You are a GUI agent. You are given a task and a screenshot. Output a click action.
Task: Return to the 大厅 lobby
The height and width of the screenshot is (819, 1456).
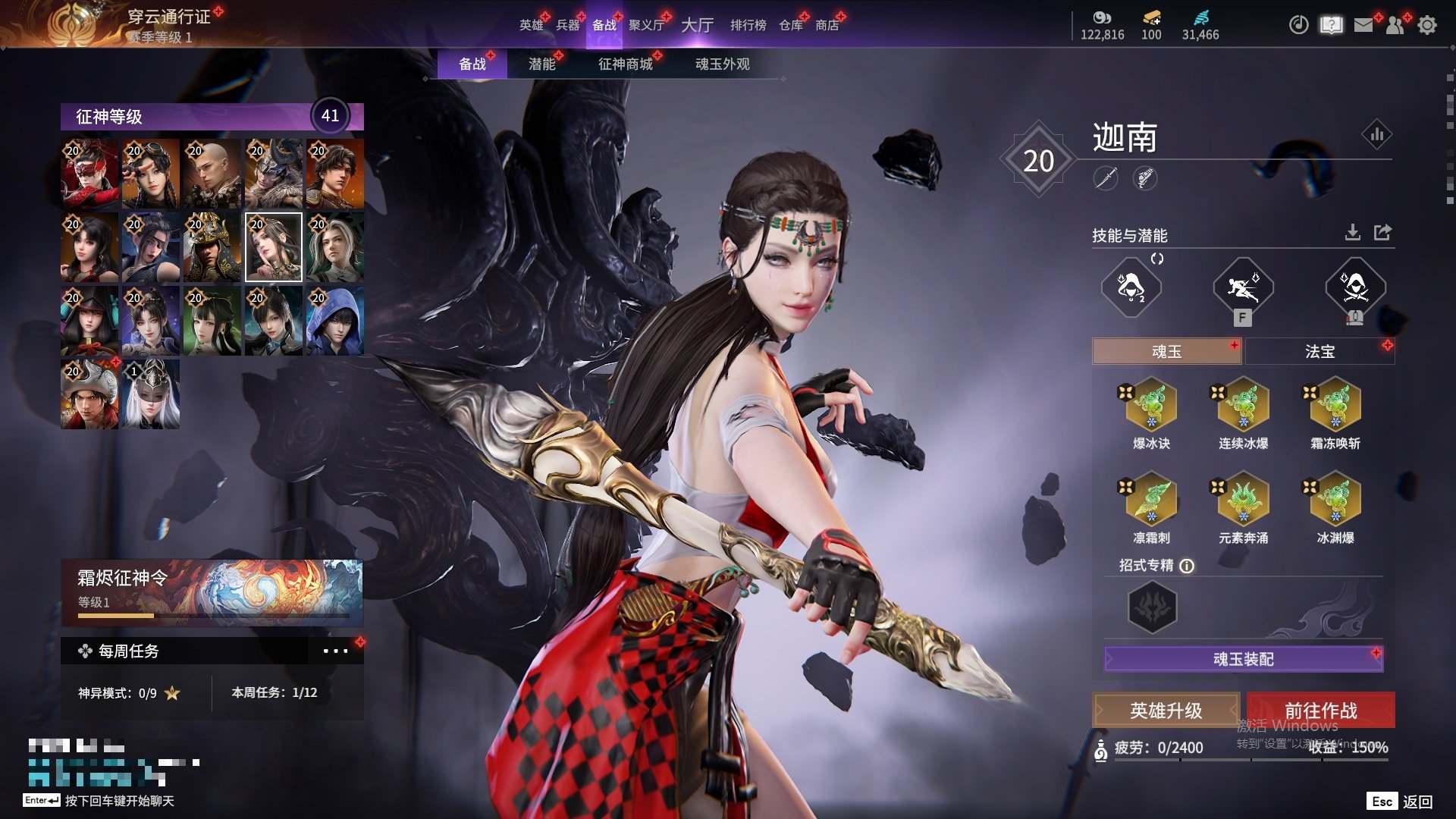[x=697, y=25]
